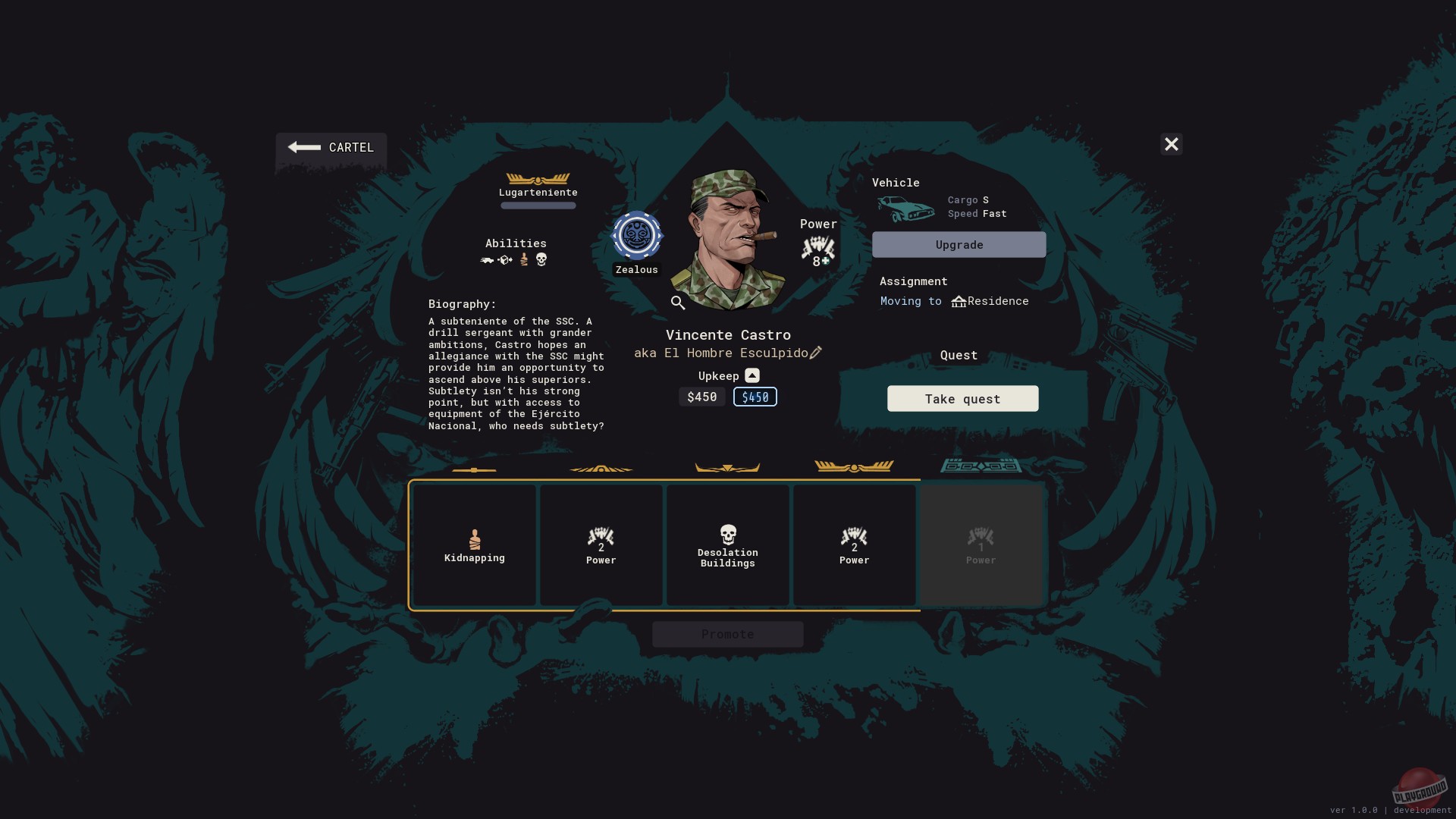Screen dimensions: 1456x819
Task: Select the hostage ability icon under Abilities
Action: (x=524, y=260)
